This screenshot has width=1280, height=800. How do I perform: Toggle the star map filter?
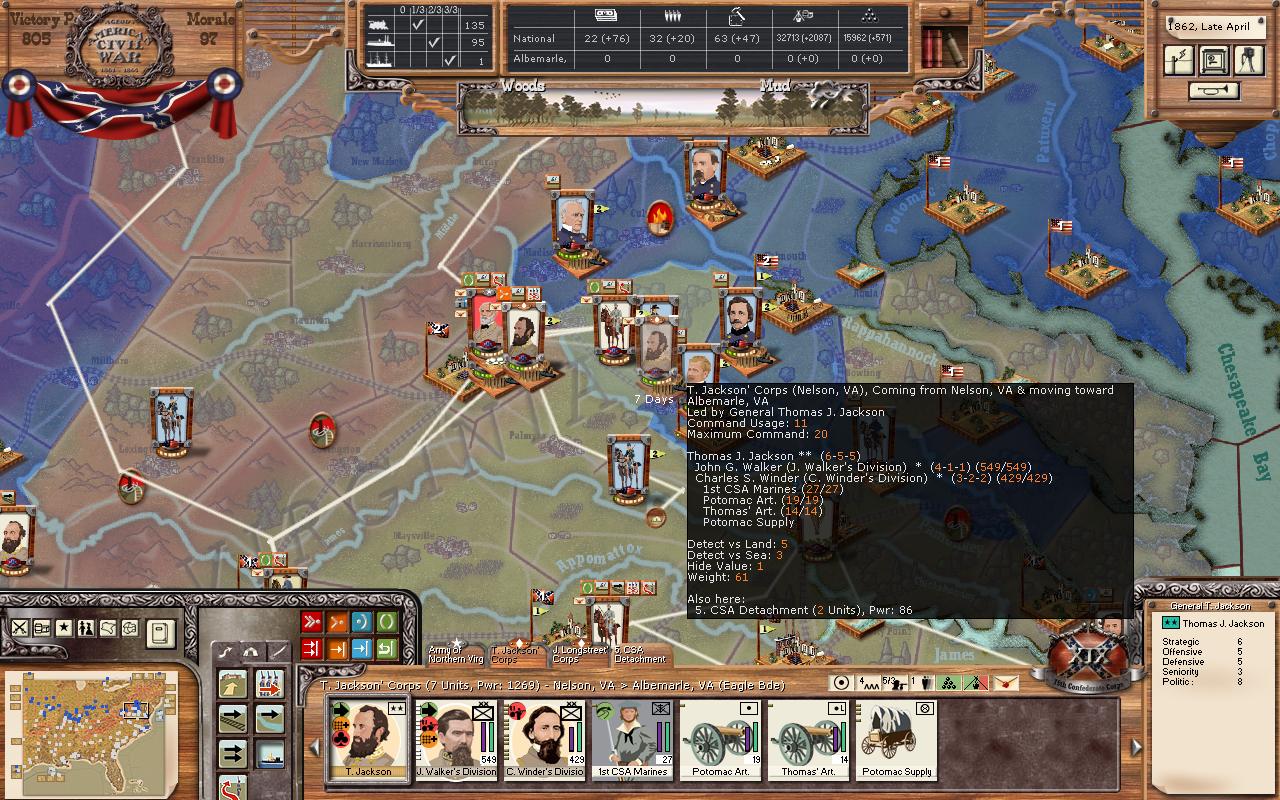point(64,628)
